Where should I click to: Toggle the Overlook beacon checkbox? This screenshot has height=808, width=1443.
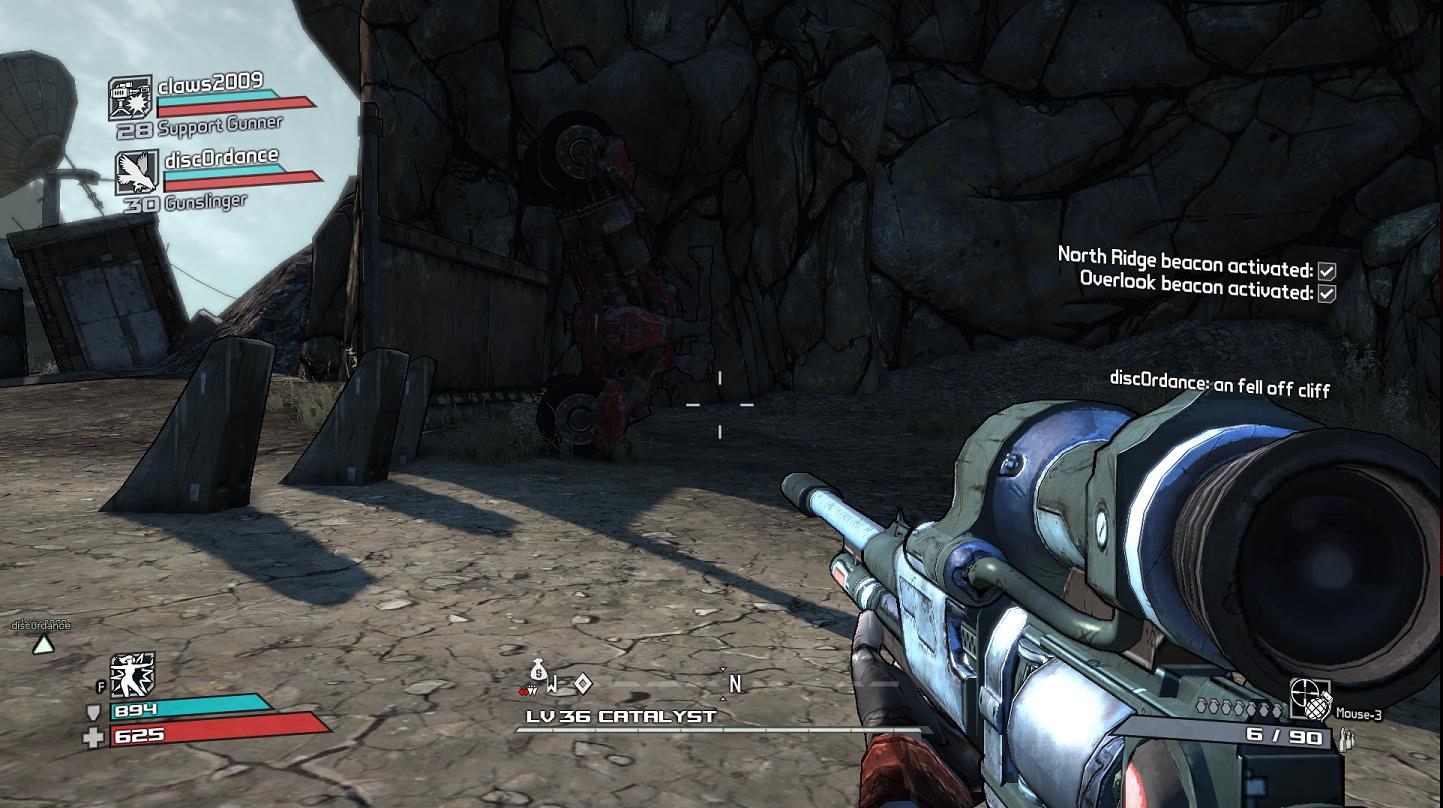click(x=1327, y=293)
